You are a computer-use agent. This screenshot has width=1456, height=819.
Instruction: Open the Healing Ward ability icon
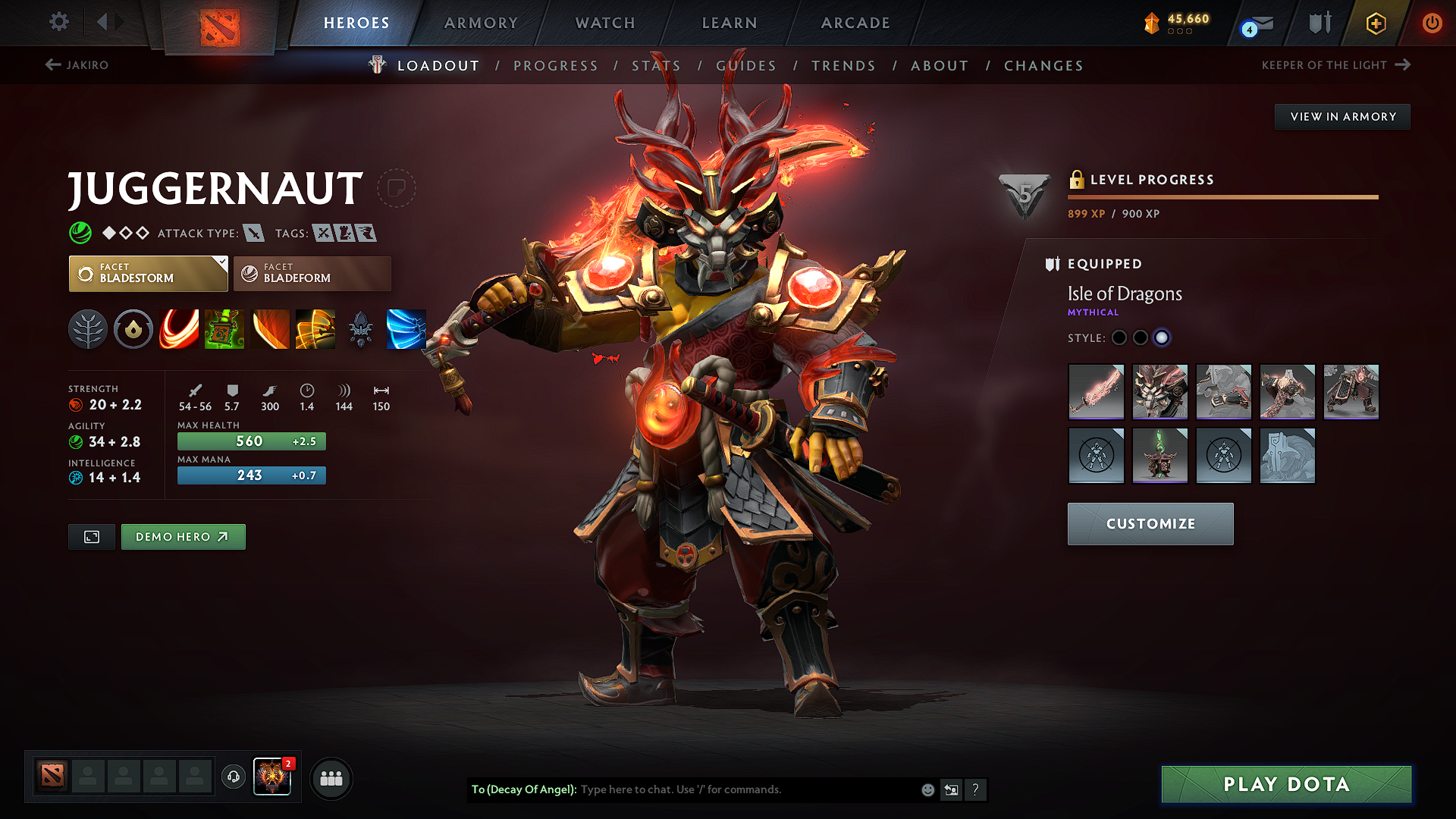pyautogui.click(x=224, y=329)
